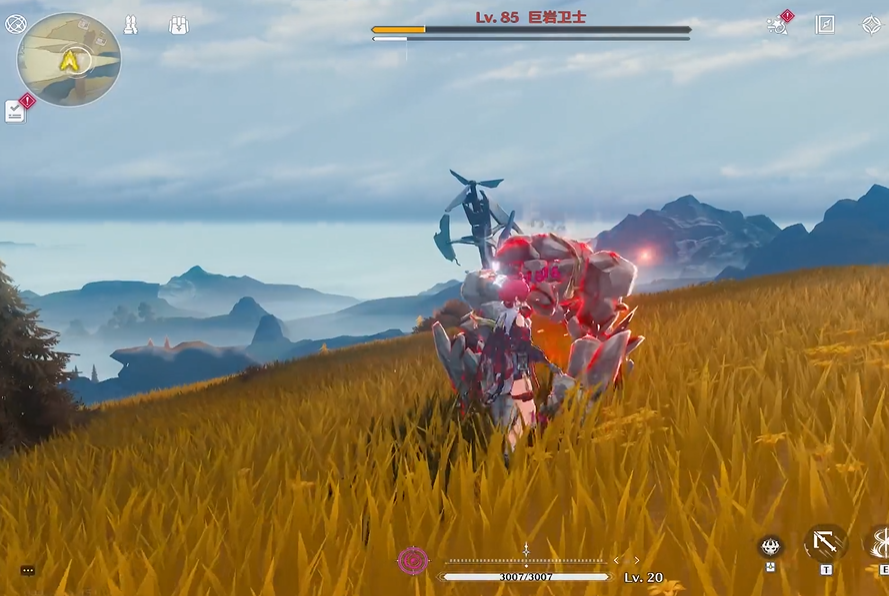Viewport: 889px width, 596px height.
Task: Open the character party icon
Action: coord(130,25)
